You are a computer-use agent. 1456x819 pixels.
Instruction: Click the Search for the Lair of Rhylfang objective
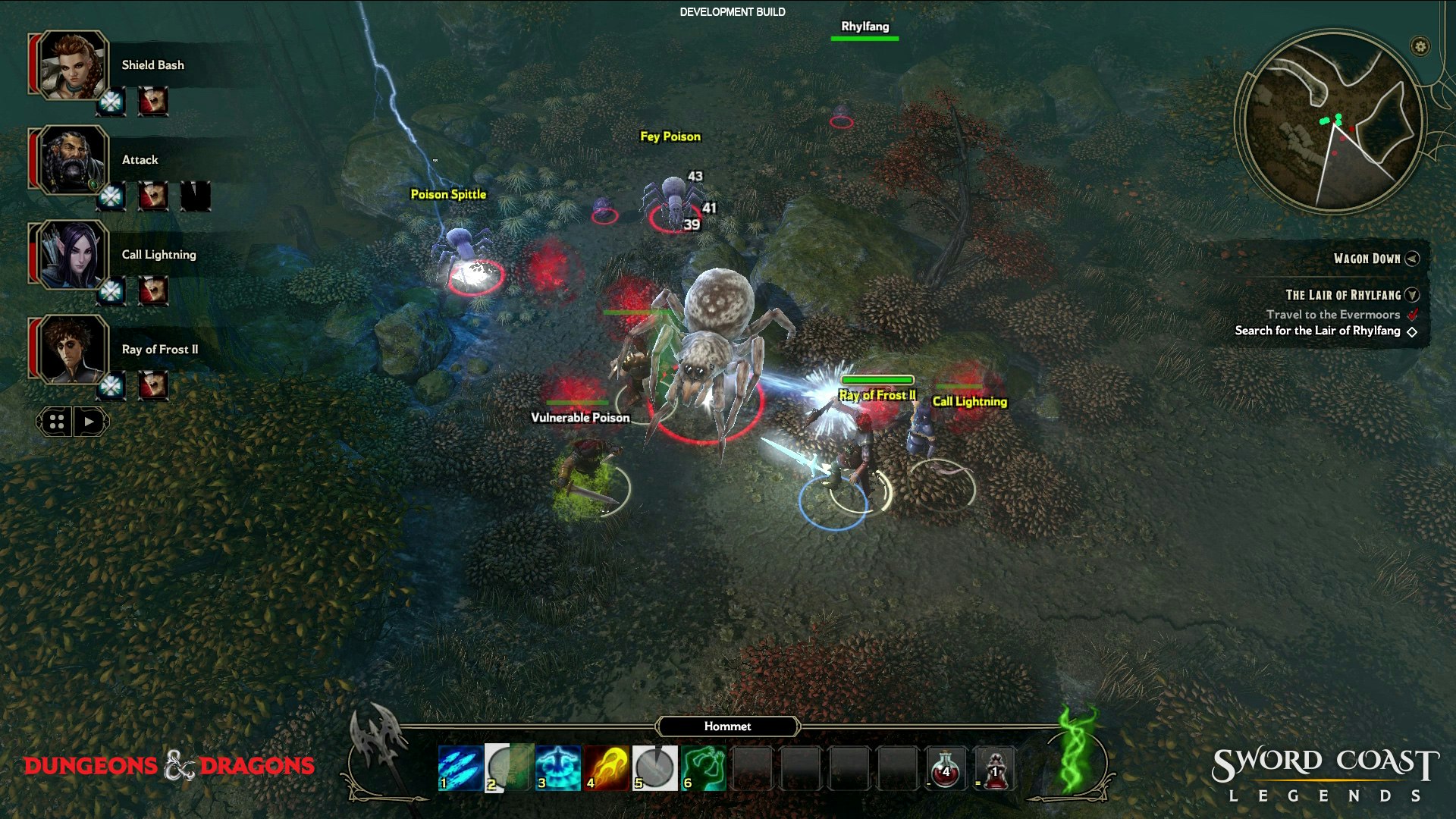tap(1319, 331)
